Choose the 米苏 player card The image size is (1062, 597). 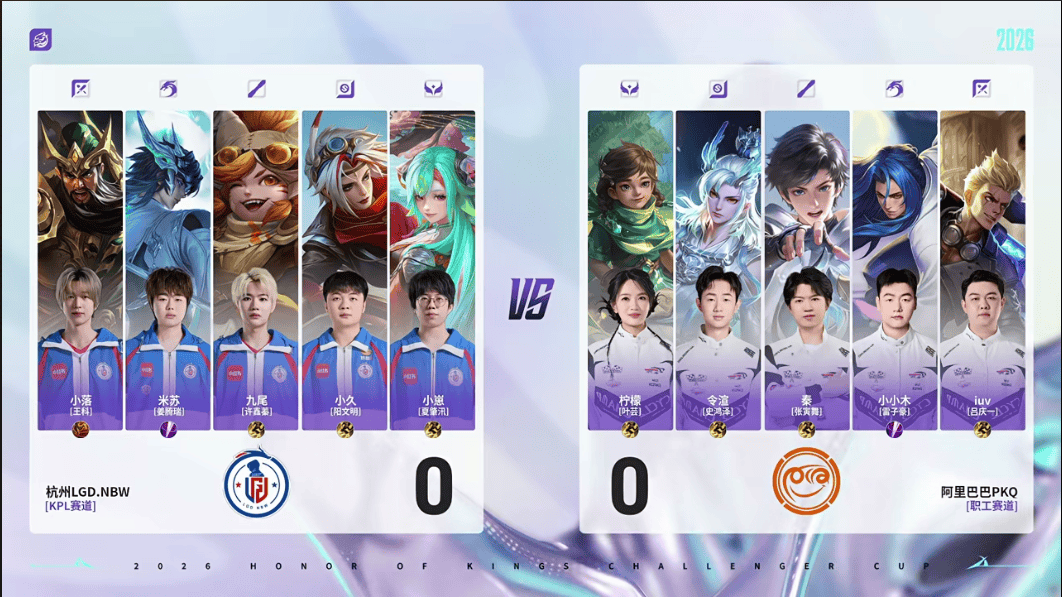pos(168,270)
